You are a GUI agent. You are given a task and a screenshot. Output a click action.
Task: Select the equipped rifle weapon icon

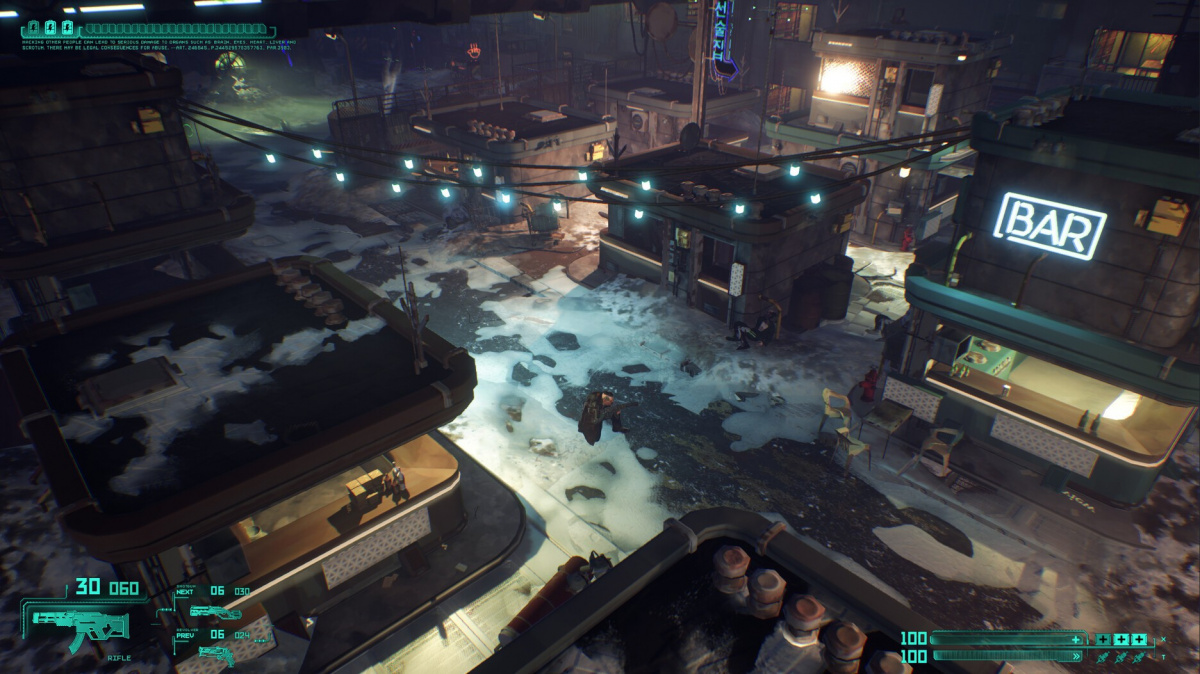point(80,625)
